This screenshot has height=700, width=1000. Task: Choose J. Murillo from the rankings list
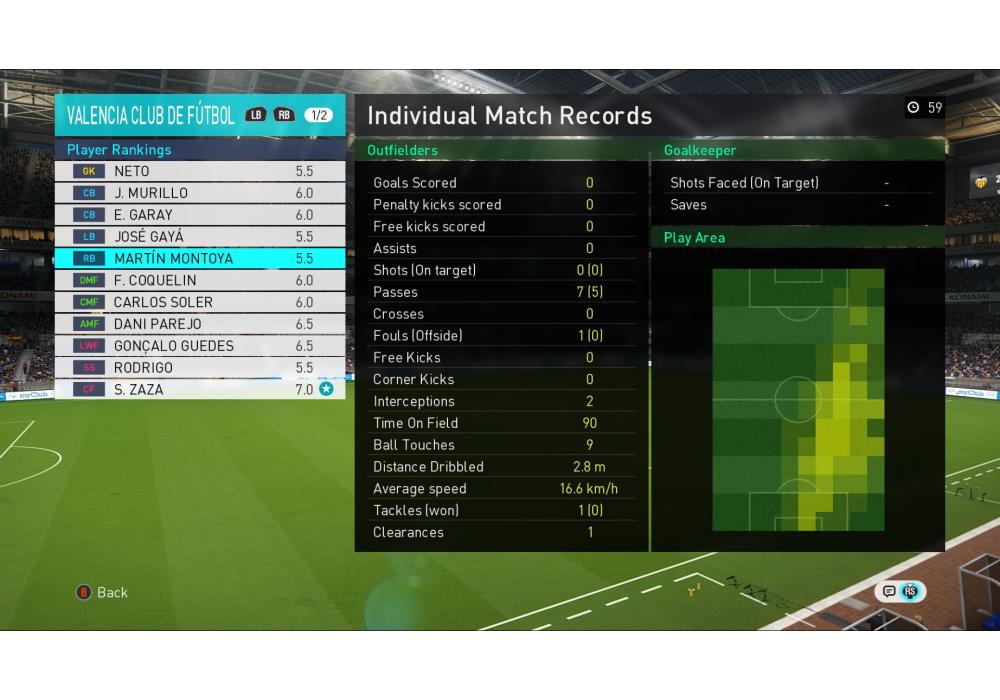tap(200, 193)
